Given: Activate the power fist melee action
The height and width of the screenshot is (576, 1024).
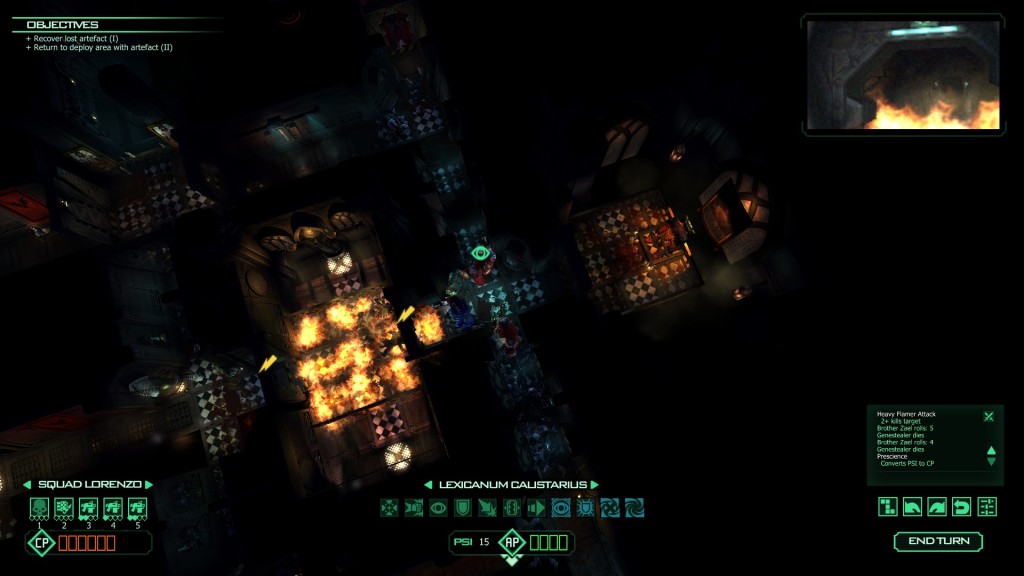Looking at the screenshot, I should click(413, 508).
